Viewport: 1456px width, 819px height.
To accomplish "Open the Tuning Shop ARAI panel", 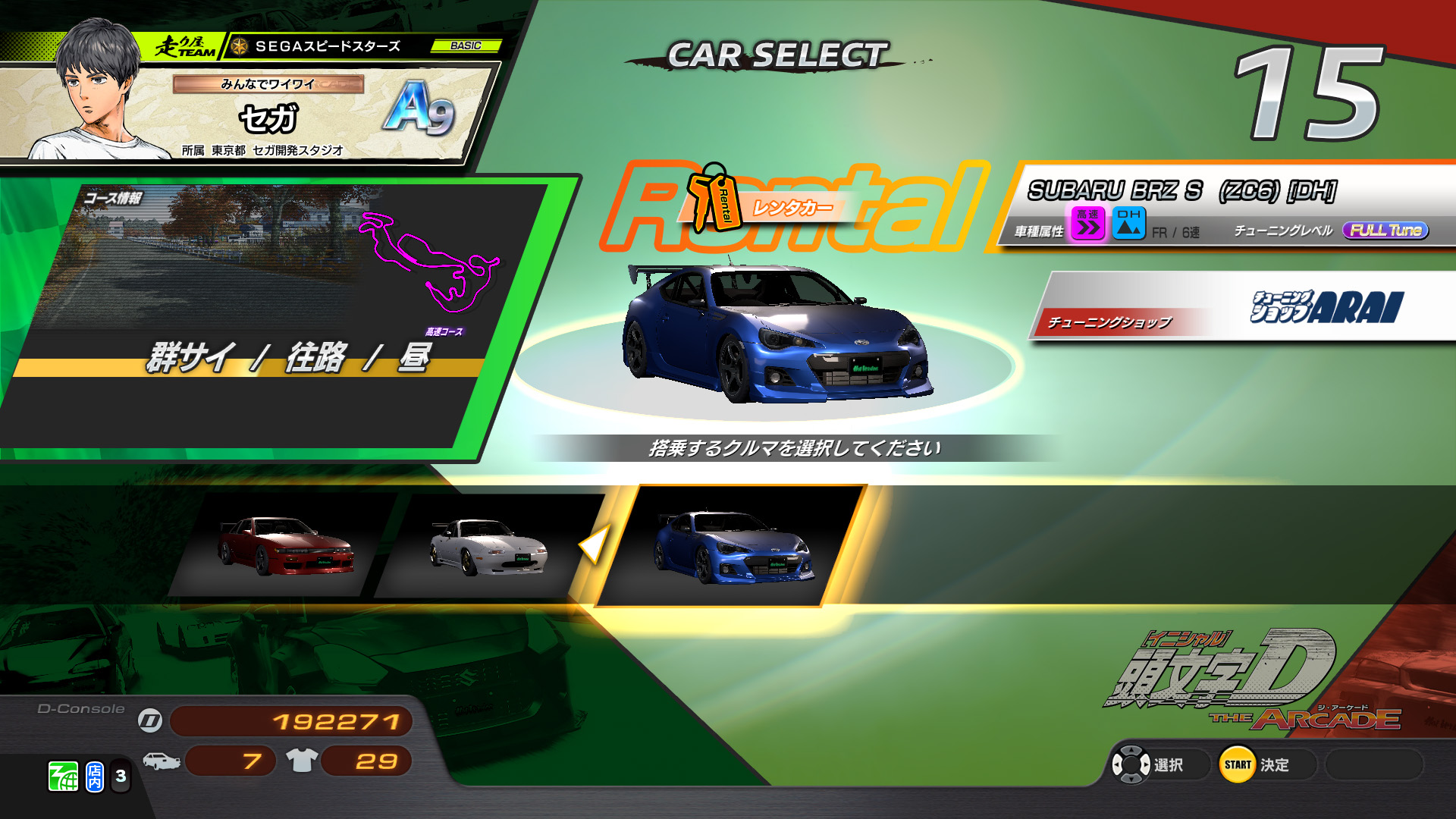I will coord(1244,307).
